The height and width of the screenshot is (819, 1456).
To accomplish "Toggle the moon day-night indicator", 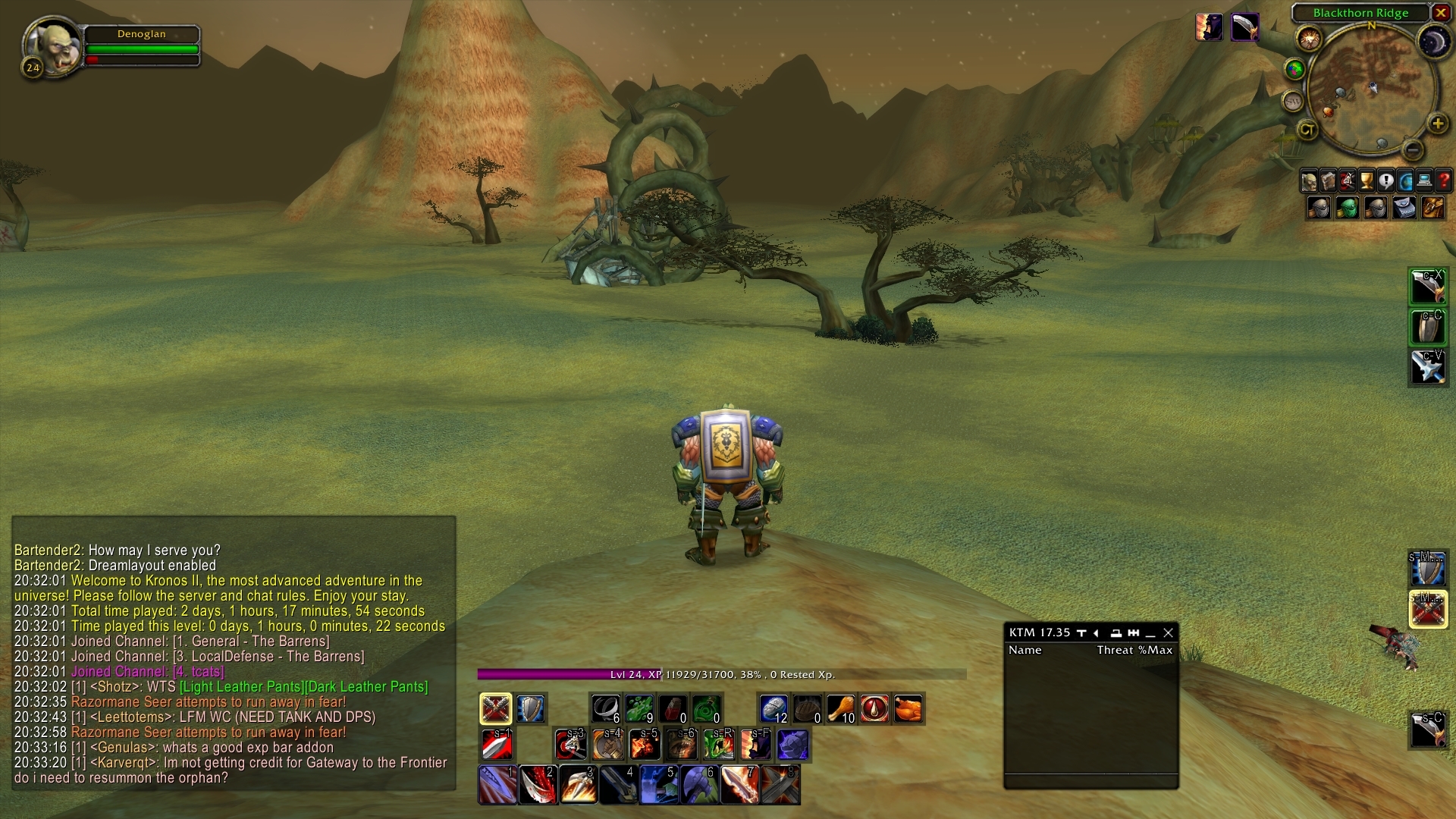I will pyautogui.click(x=1434, y=42).
